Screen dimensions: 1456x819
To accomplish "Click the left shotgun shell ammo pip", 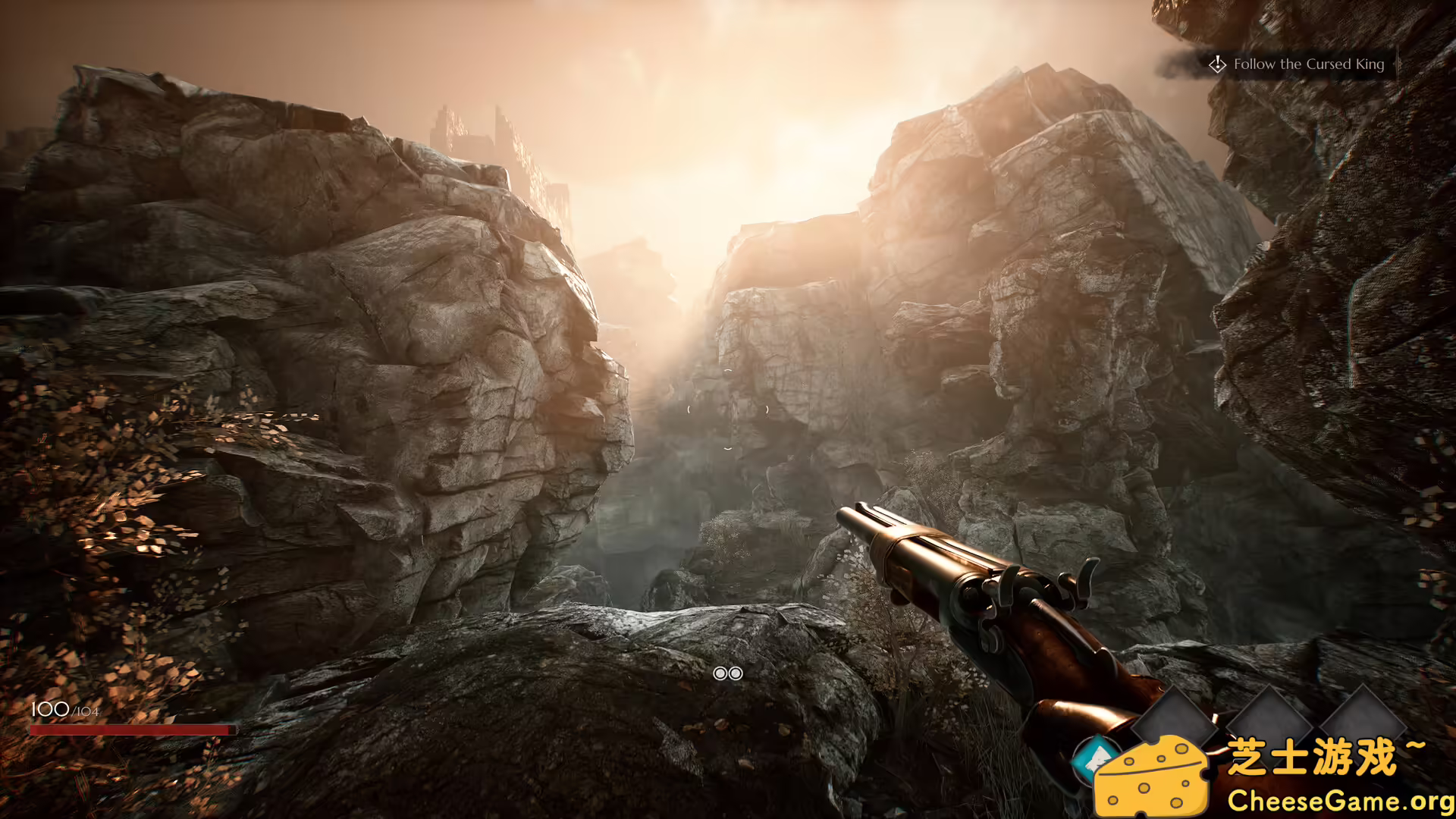I will [x=720, y=673].
